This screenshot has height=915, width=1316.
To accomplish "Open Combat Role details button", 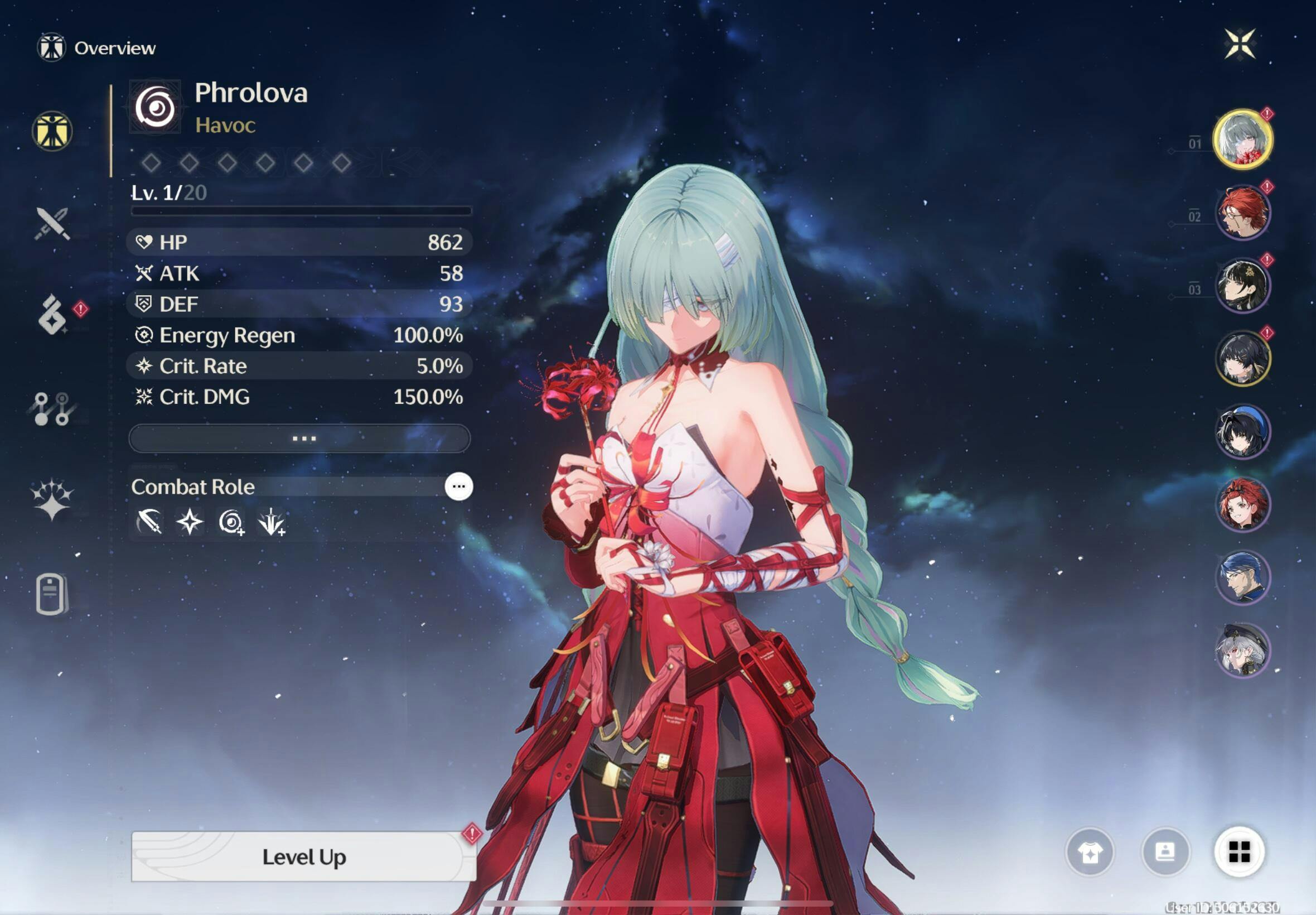I will 458,487.
